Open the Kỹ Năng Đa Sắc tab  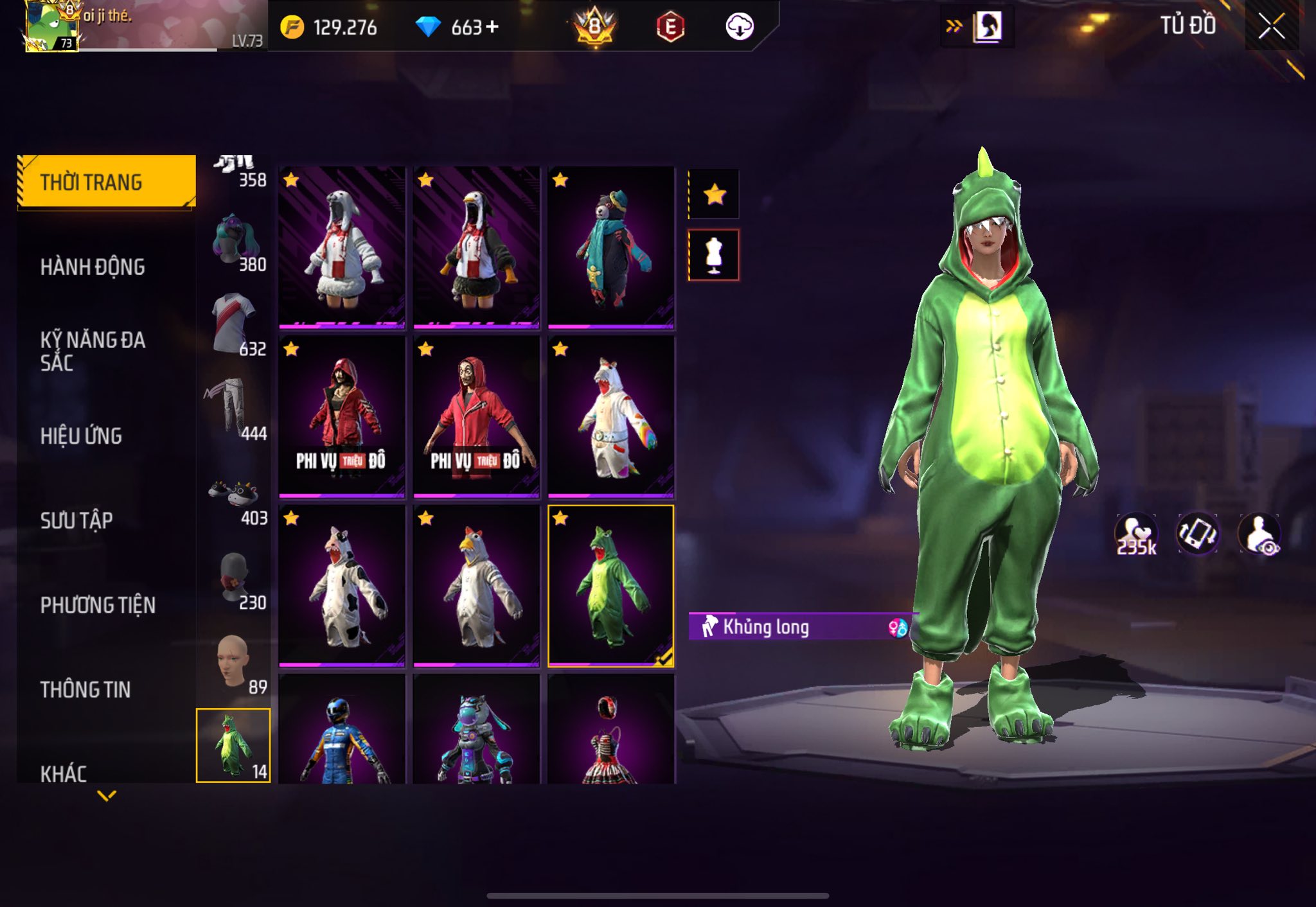(93, 351)
